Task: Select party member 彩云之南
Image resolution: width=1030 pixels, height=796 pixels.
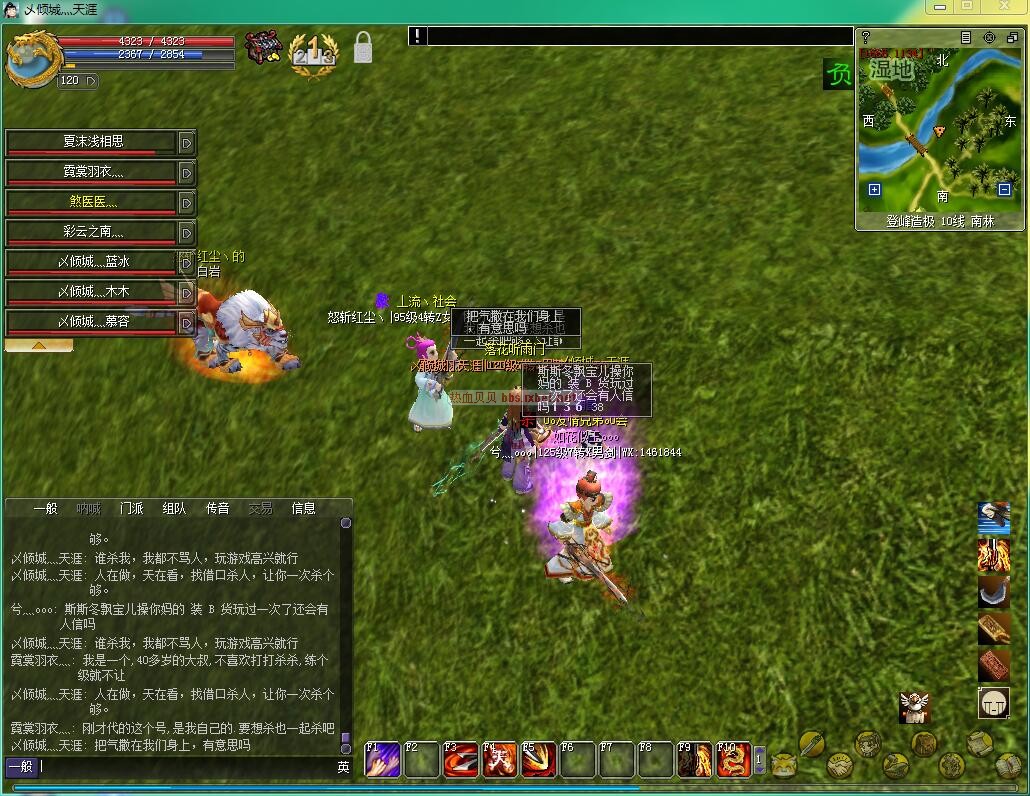Action: tap(93, 232)
